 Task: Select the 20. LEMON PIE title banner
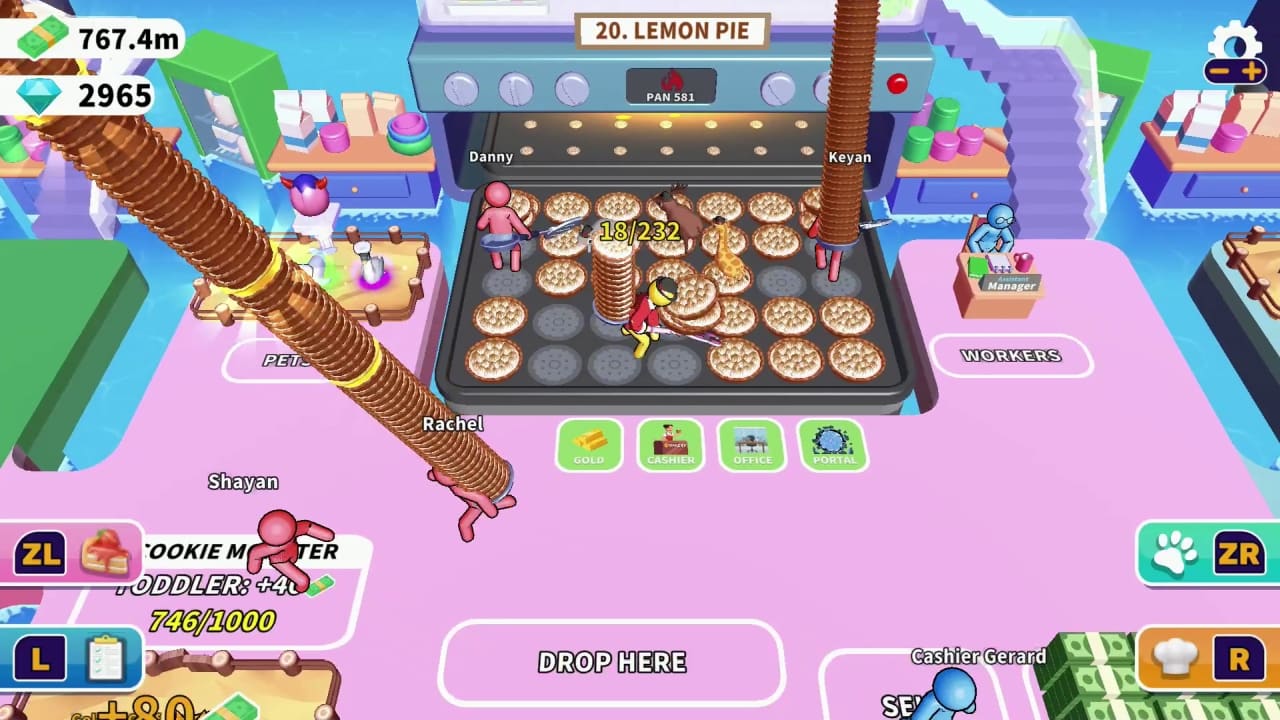coord(670,30)
